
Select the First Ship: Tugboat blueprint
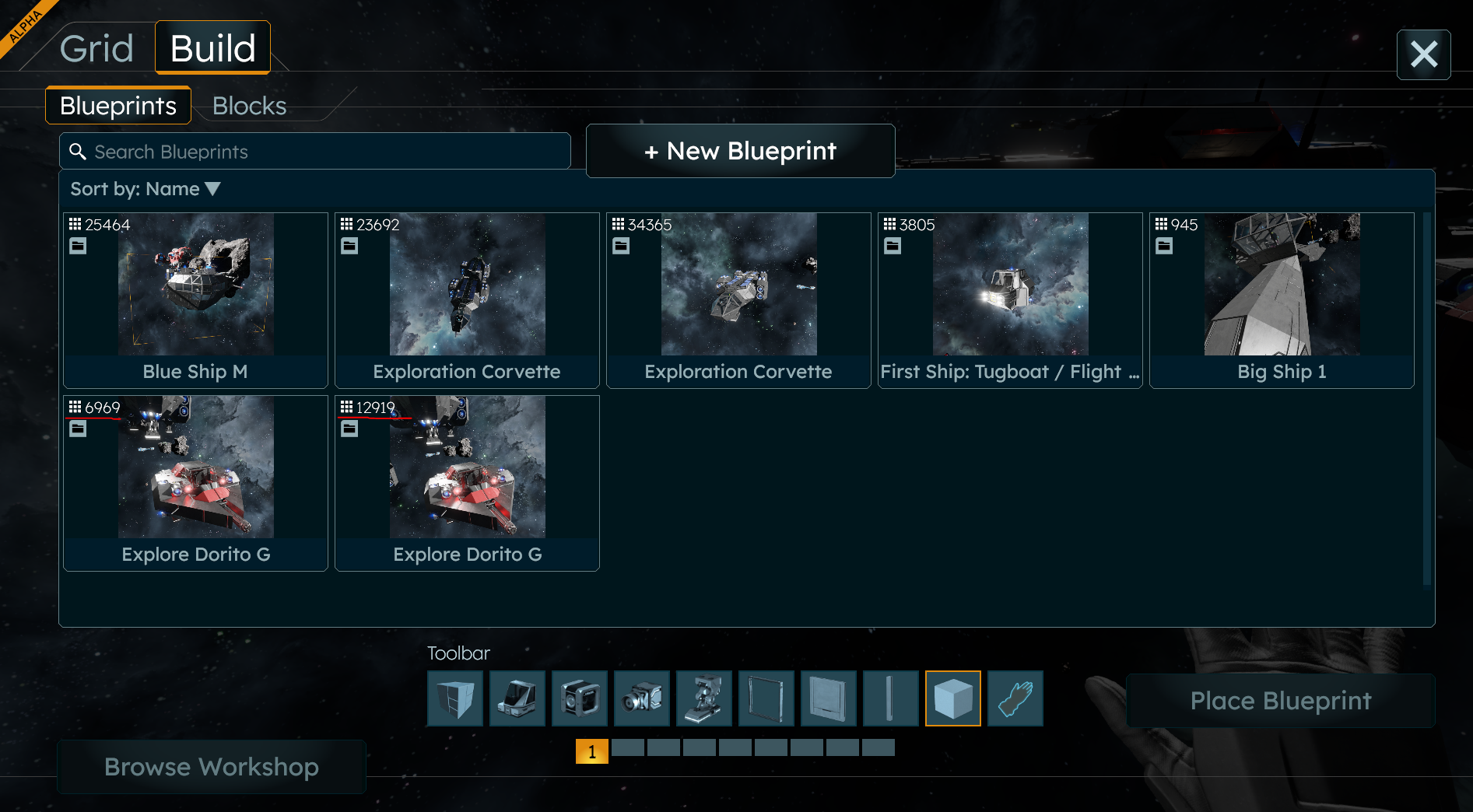(1010, 300)
